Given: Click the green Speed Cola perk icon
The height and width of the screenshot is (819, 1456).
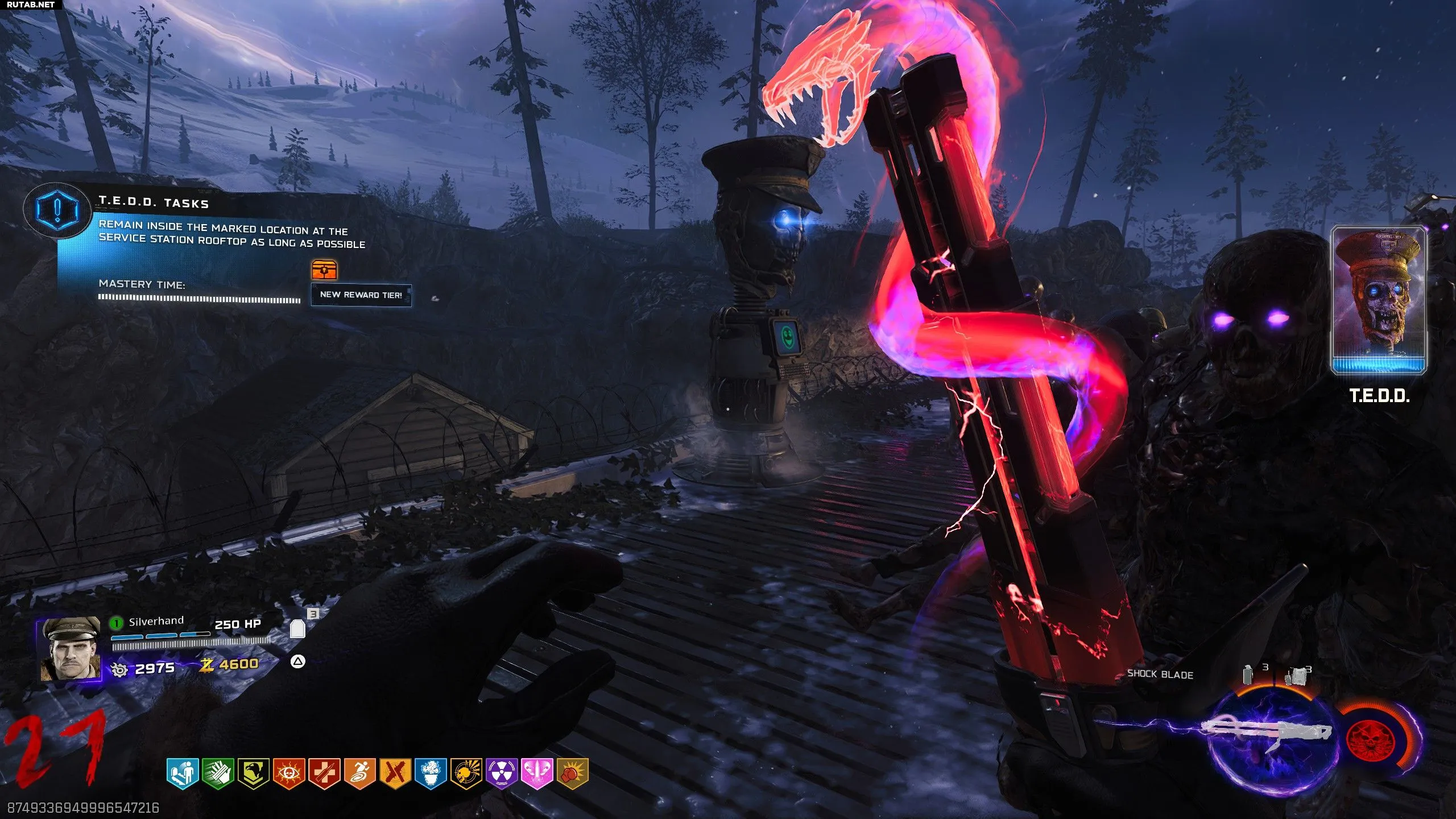Looking at the screenshot, I should pos(218,773).
